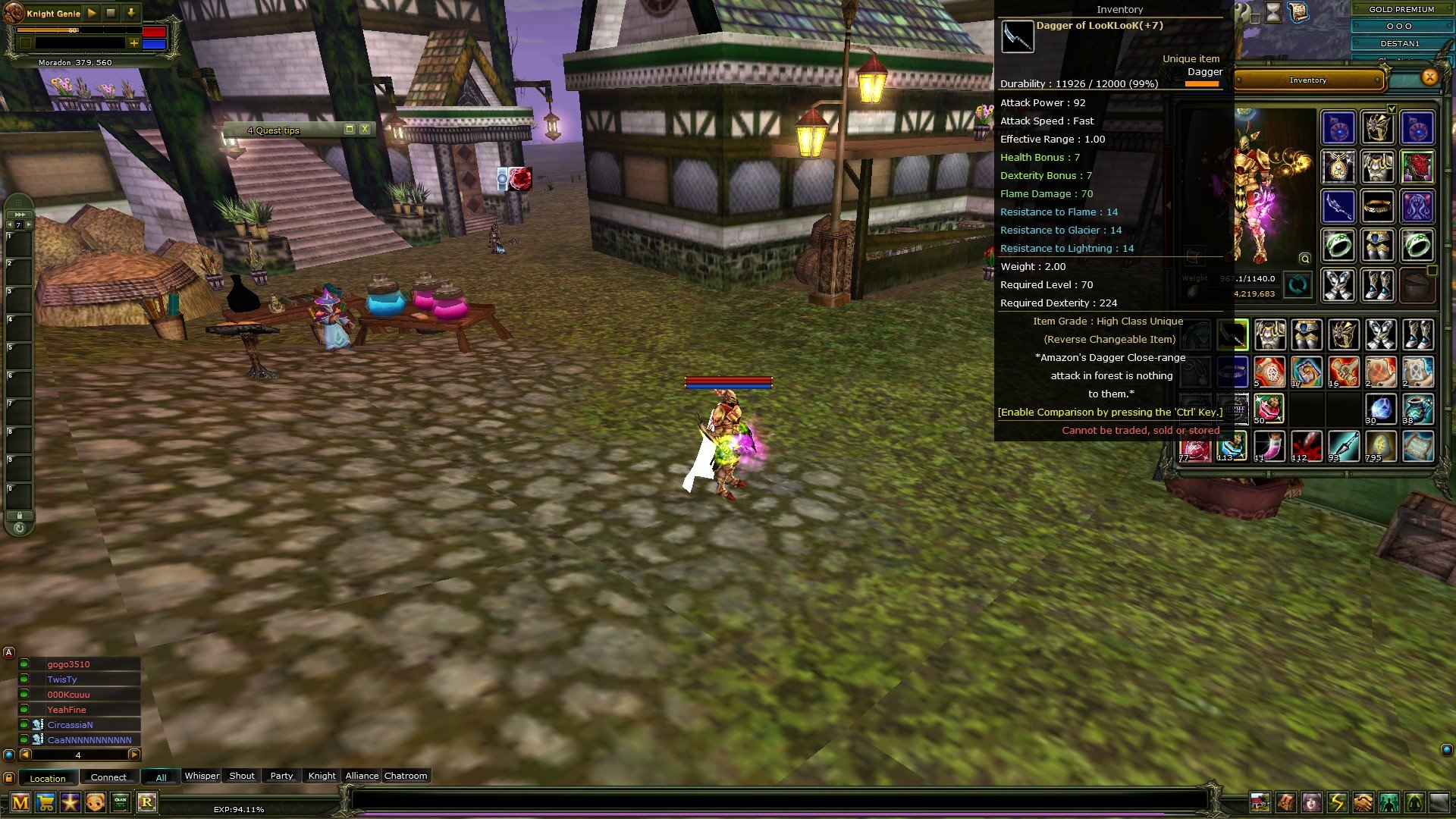Select the Dagger of LooKLooK inventory slot

click(1232, 334)
